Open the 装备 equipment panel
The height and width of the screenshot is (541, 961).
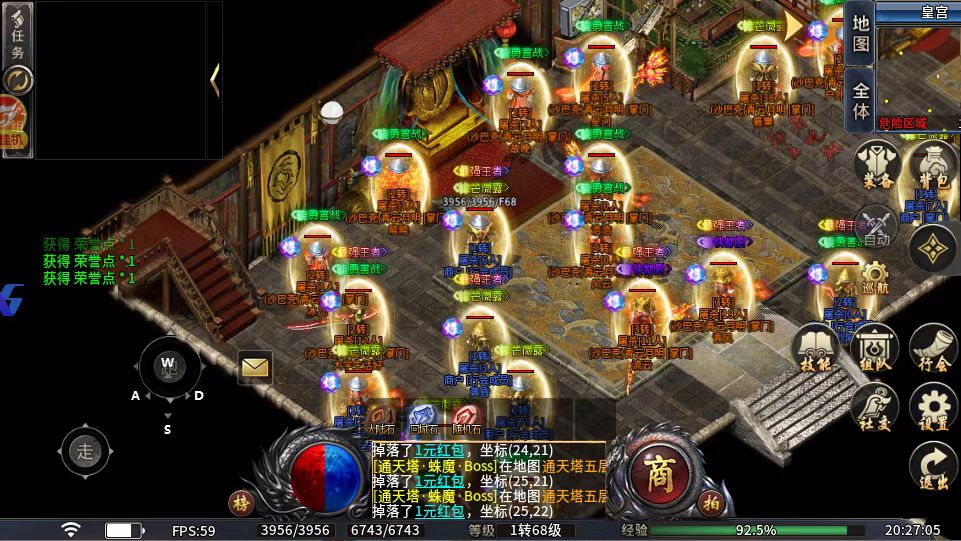[x=878, y=165]
